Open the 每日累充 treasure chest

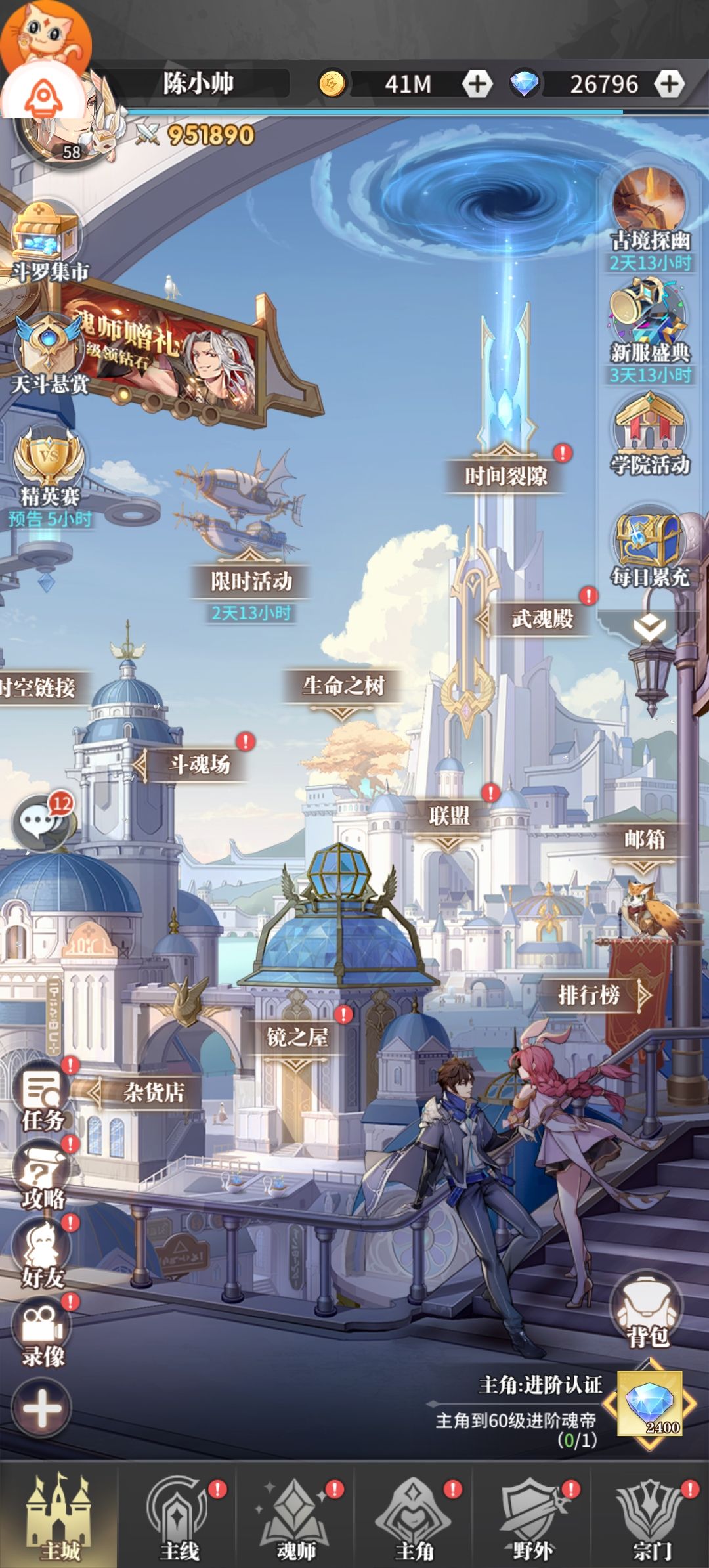click(x=649, y=546)
